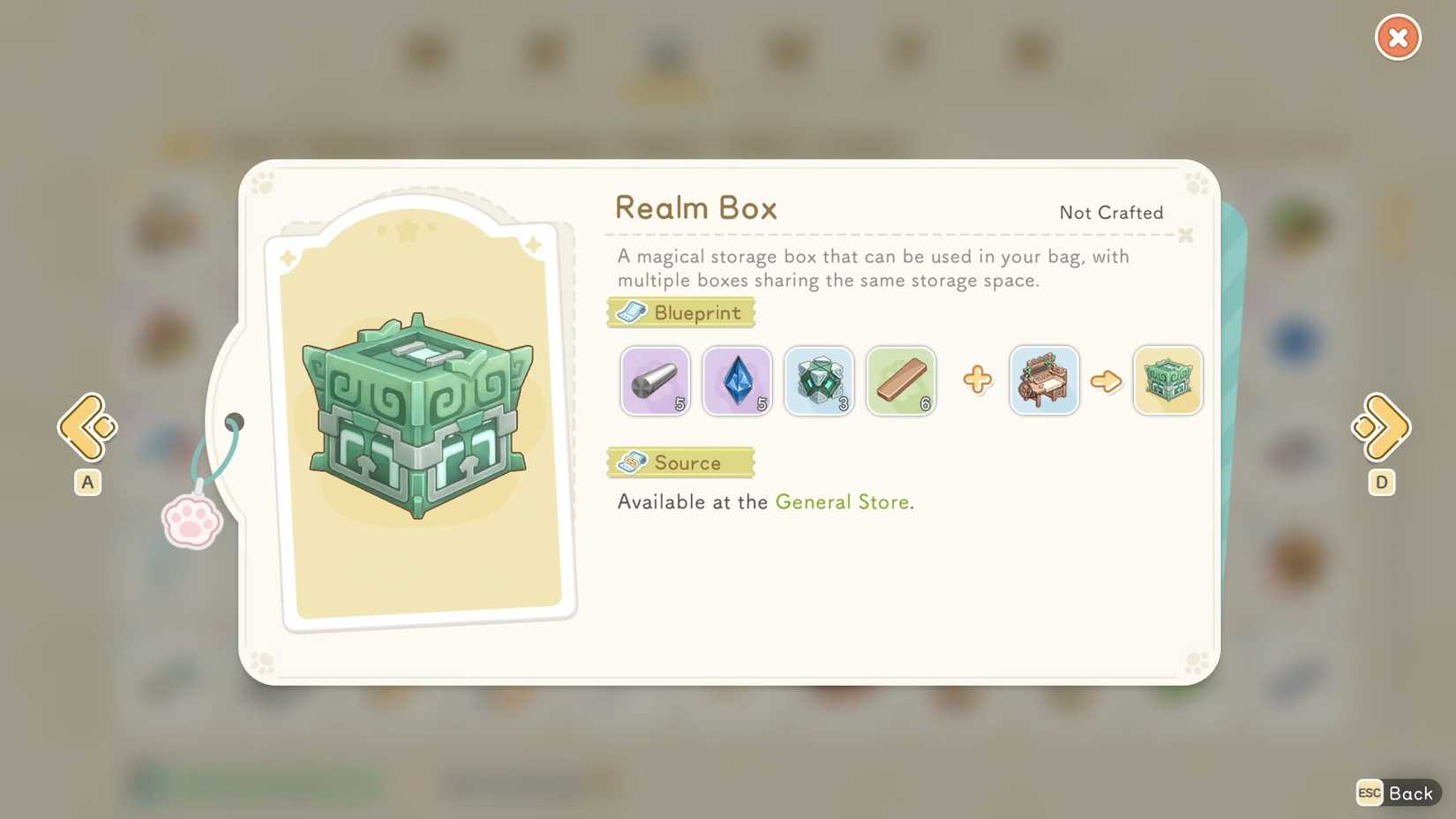Click the Not Crafted status label

1110,213
